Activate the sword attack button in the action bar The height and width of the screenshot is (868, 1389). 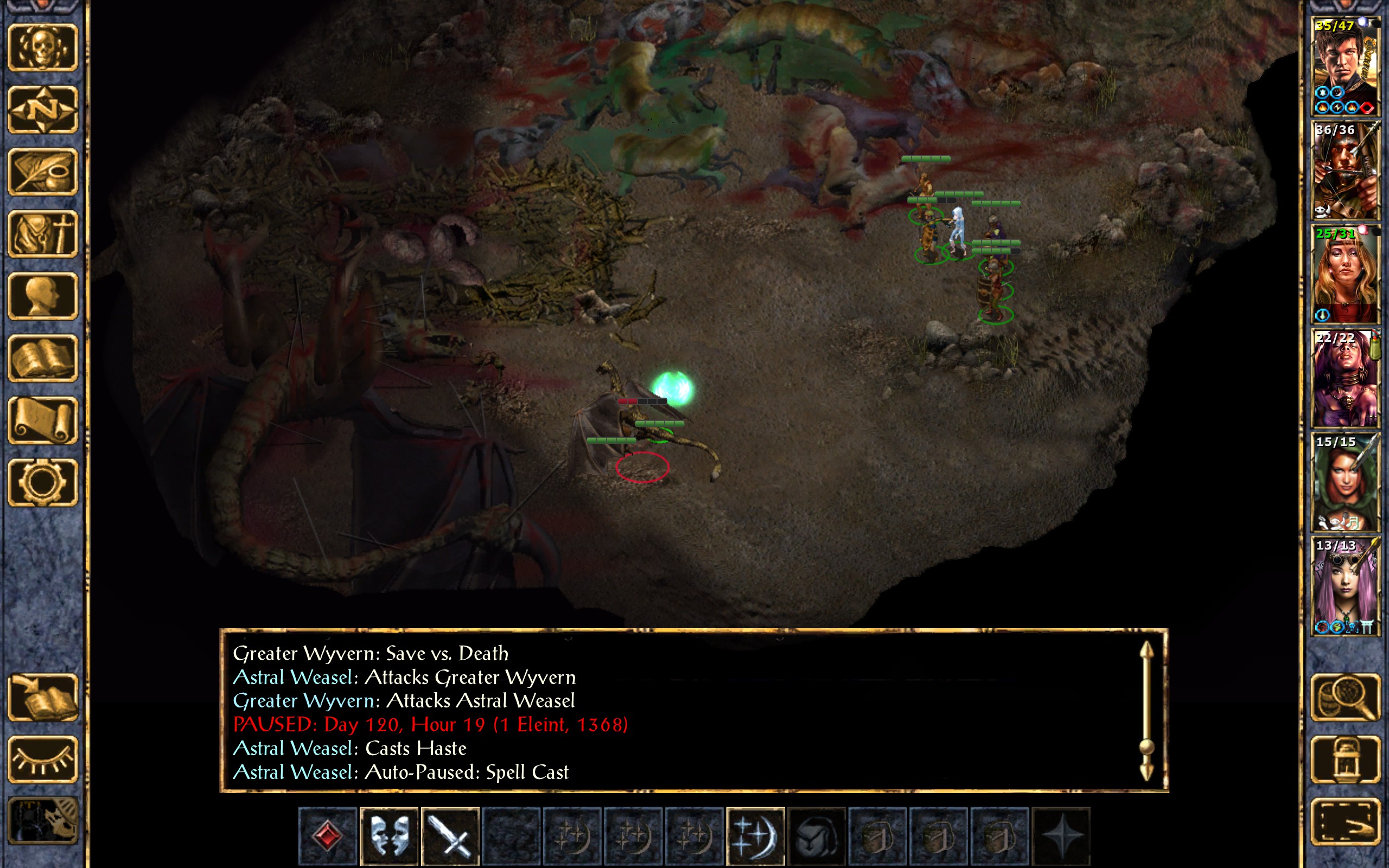tap(450, 836)
